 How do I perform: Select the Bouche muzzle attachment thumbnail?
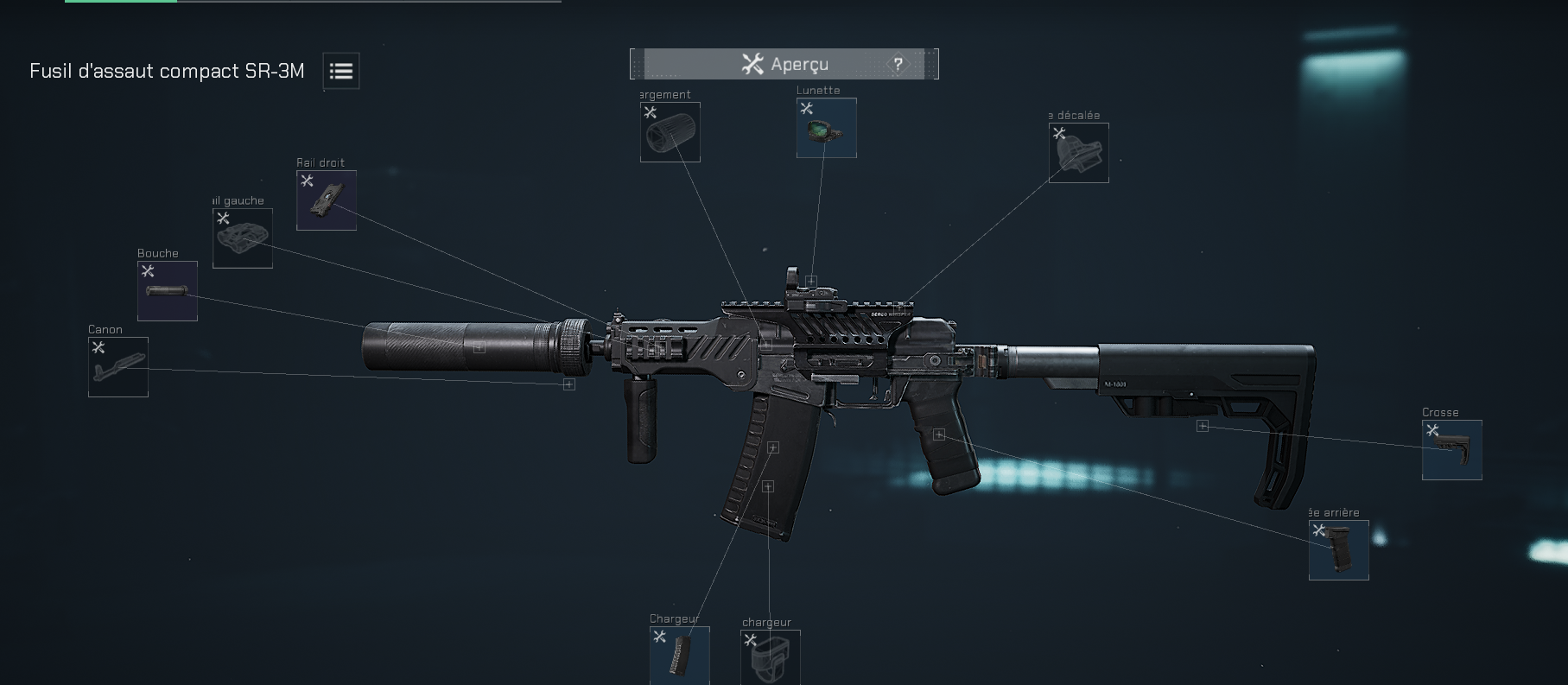(x=167, y=290)
